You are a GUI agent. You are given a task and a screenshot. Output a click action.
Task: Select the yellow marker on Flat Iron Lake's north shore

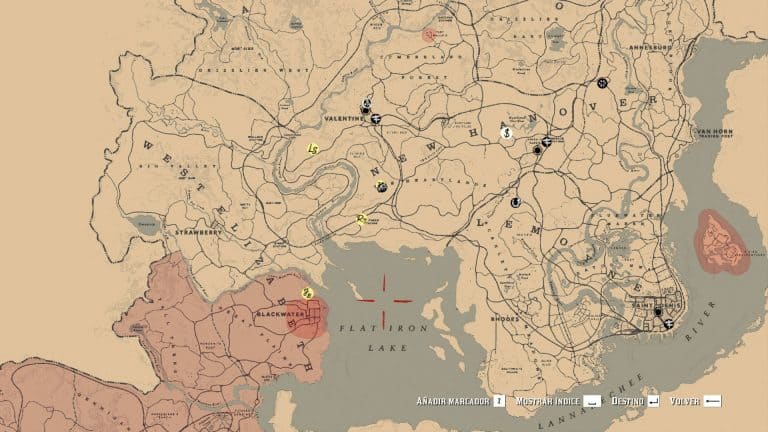(361, 220)
